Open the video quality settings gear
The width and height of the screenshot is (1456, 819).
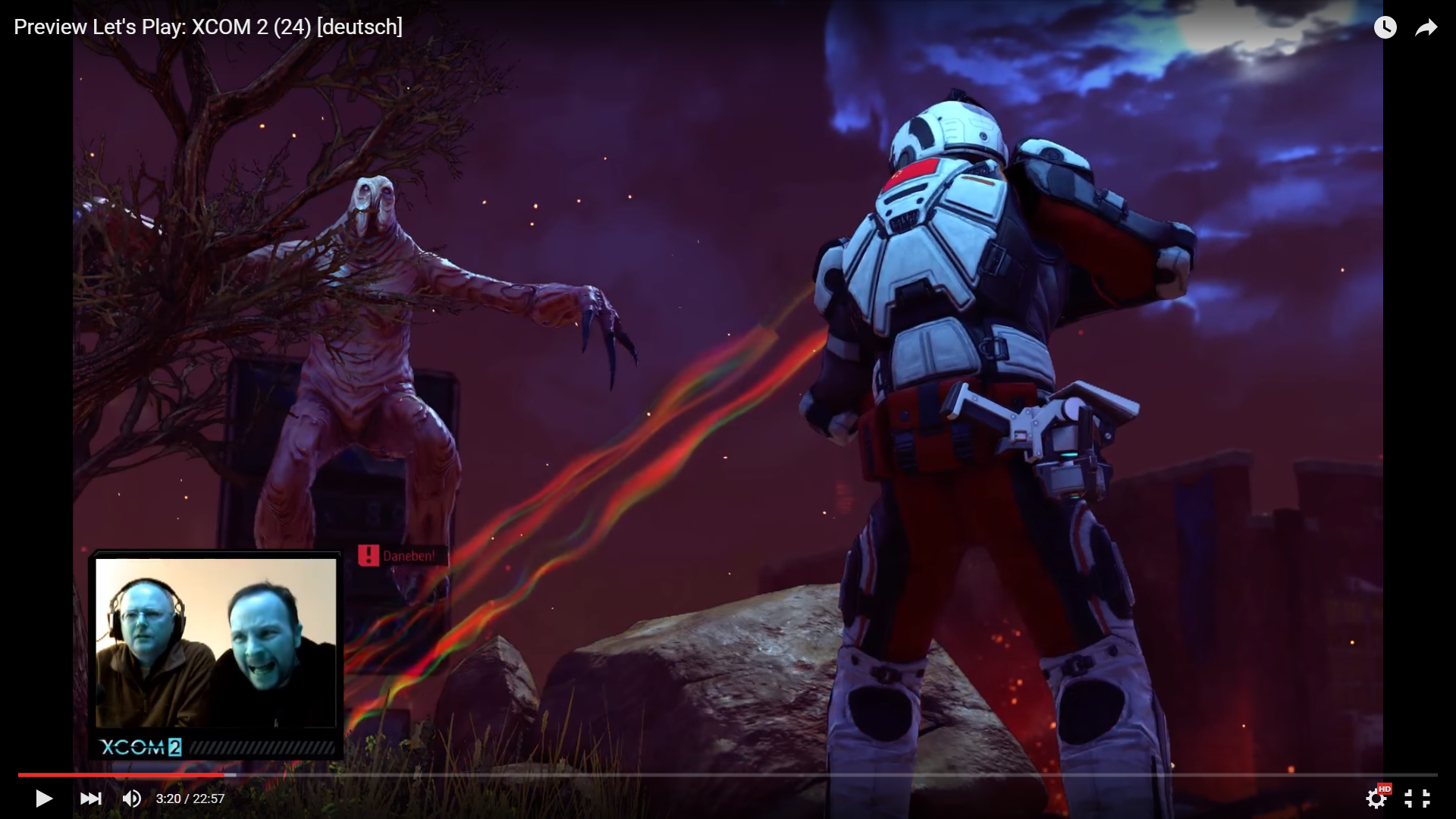coord(1376,799)
